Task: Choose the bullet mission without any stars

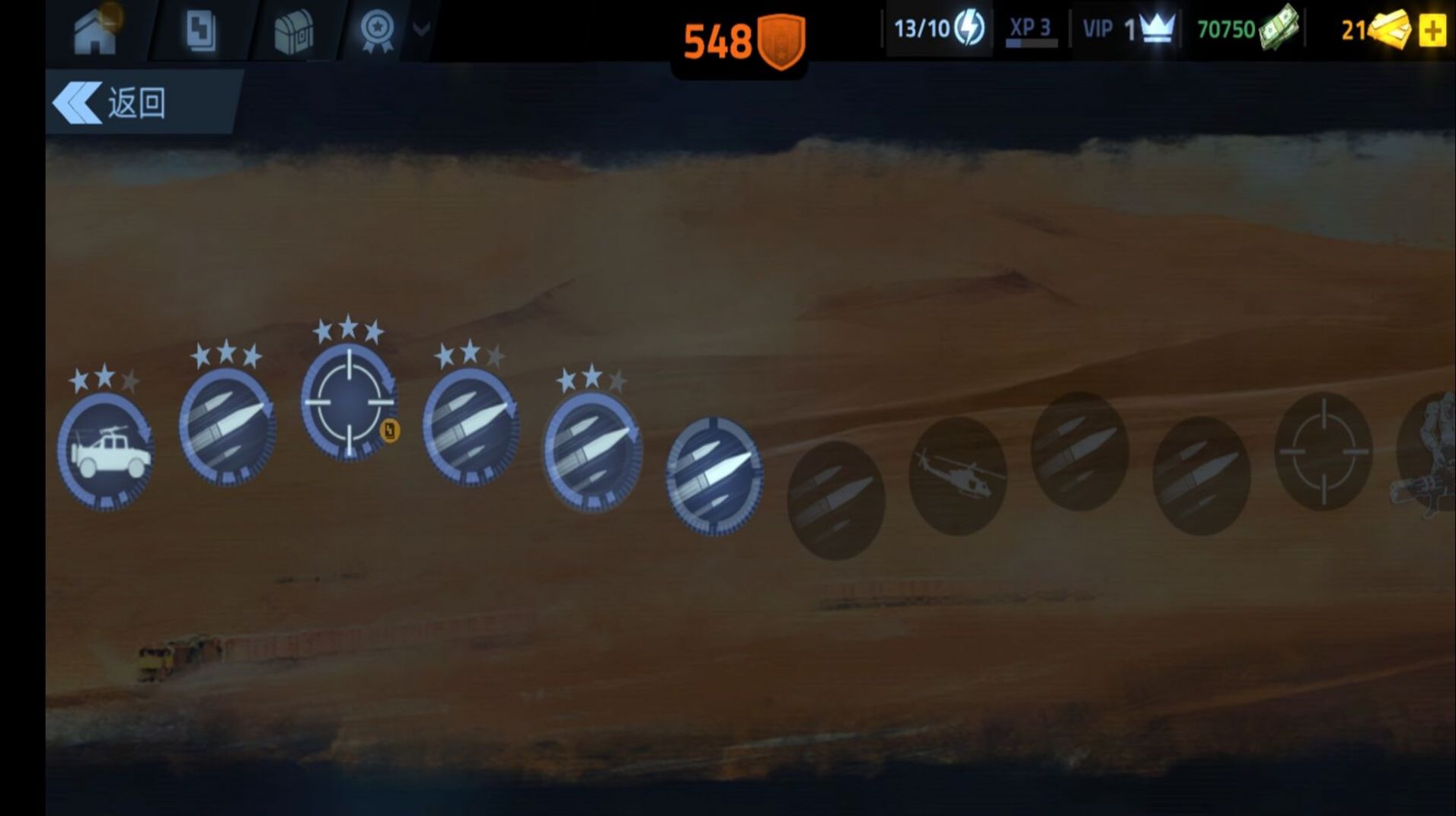Action: tap(714, 476)
